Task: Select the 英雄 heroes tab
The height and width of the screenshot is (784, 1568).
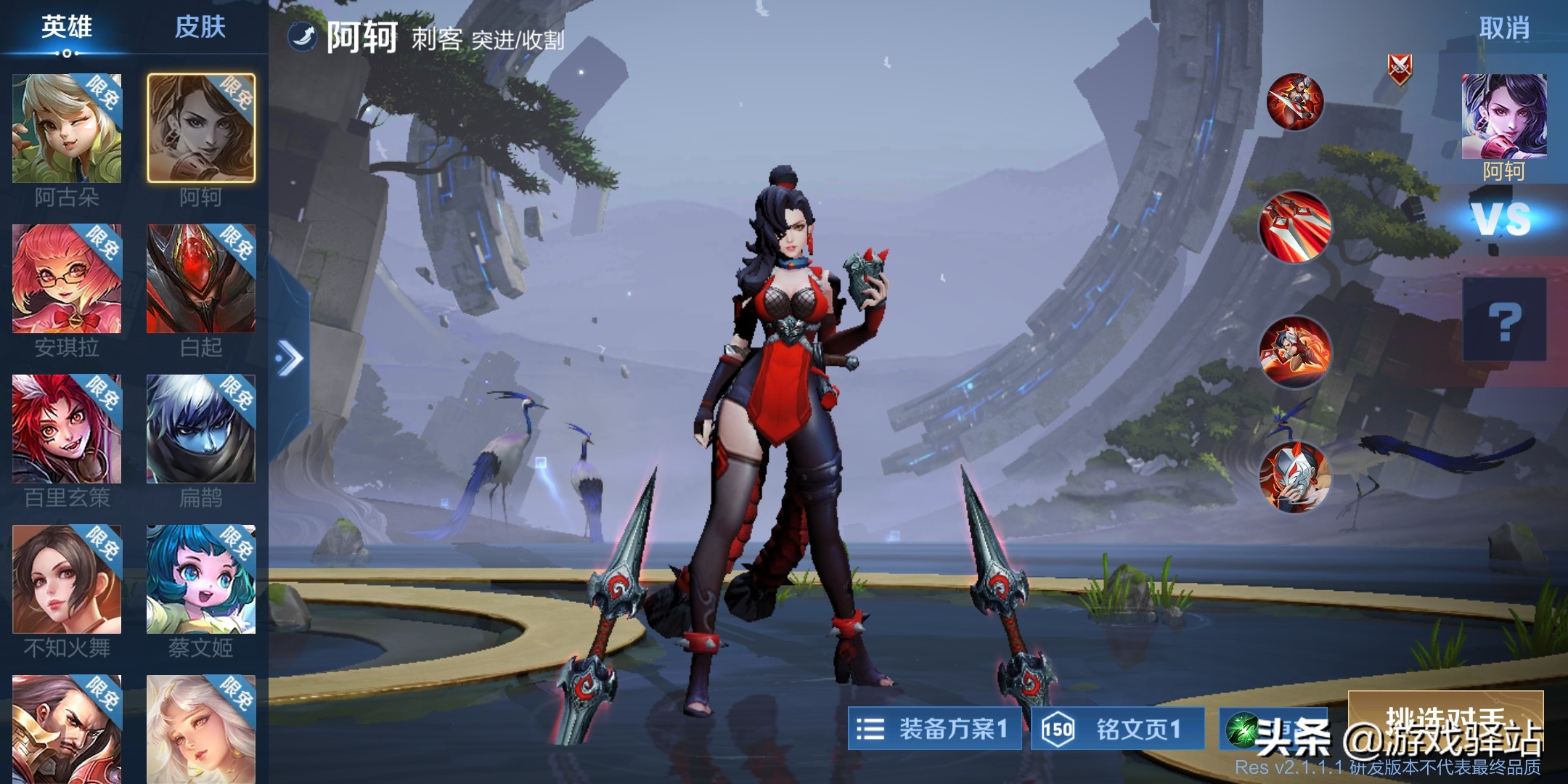Action: pos(66,28)
